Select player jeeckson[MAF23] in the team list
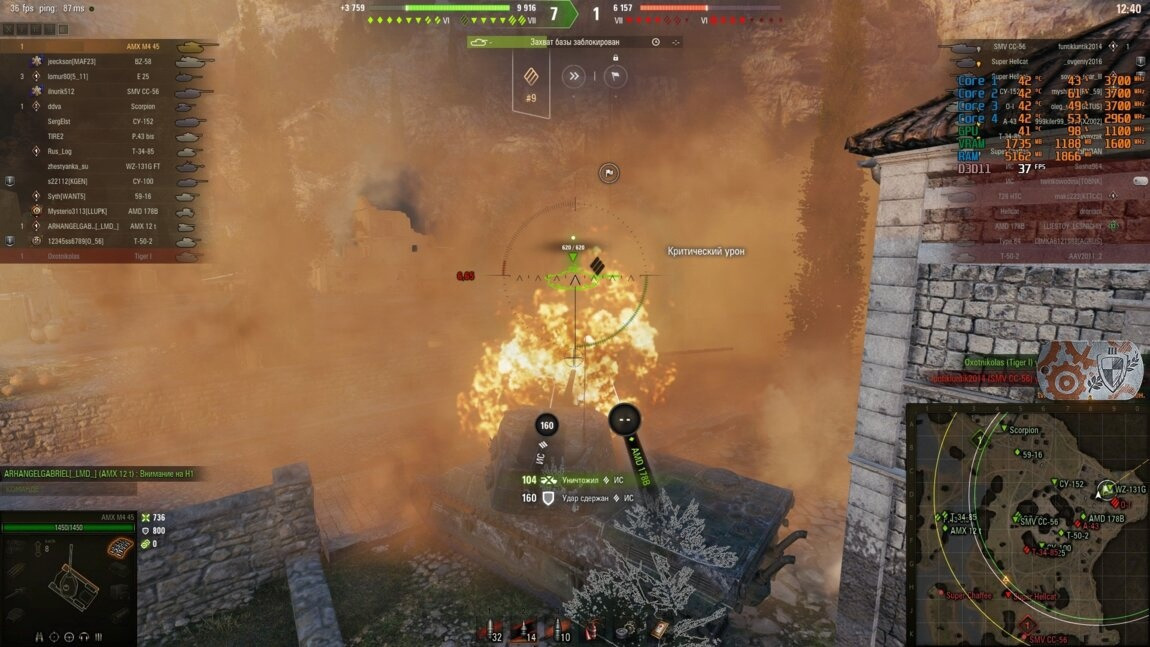The image size is (1150, 647). [100, 61]
